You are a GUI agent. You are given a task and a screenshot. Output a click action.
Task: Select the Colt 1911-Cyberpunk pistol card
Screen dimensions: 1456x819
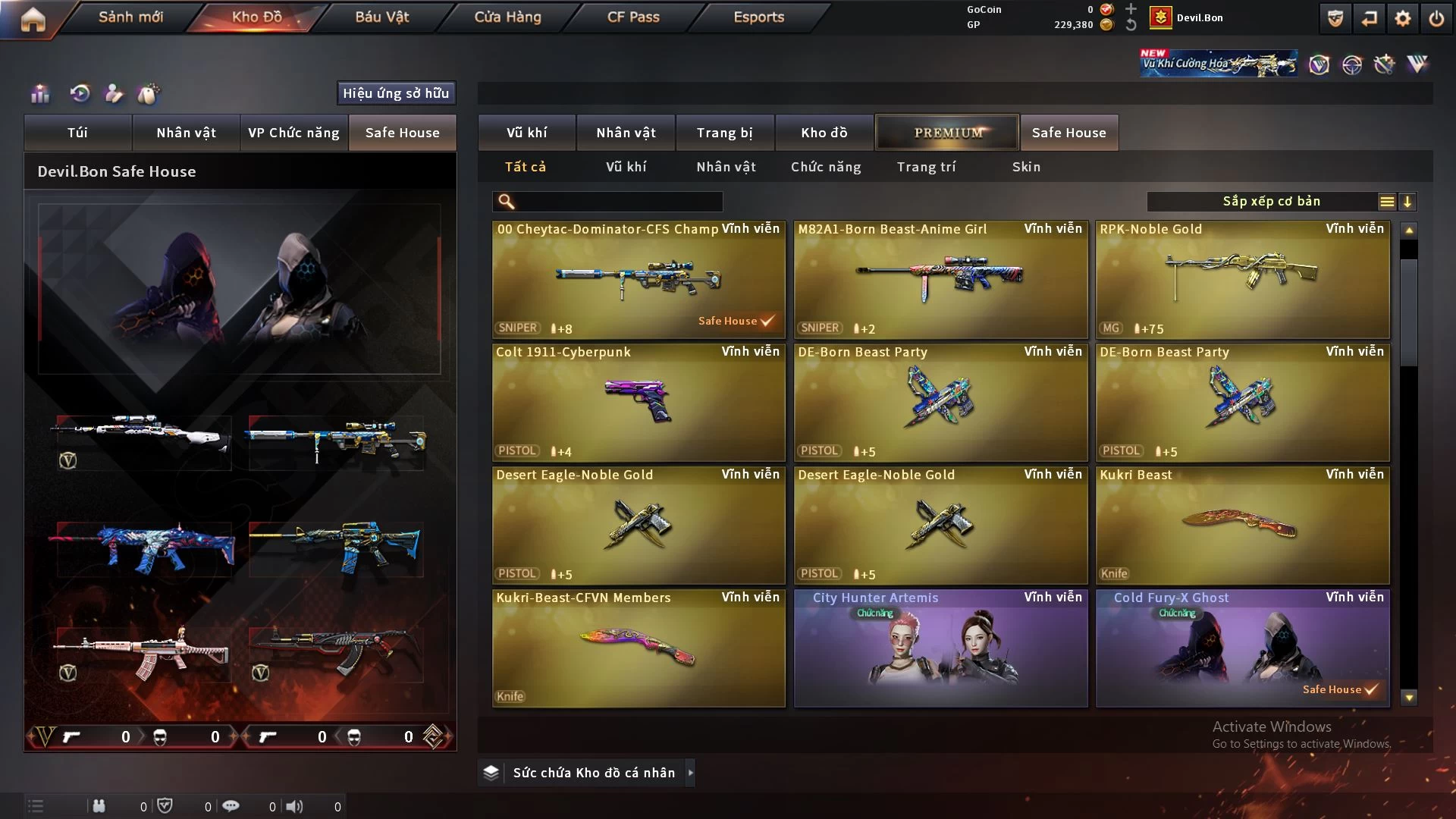point(639,402)
